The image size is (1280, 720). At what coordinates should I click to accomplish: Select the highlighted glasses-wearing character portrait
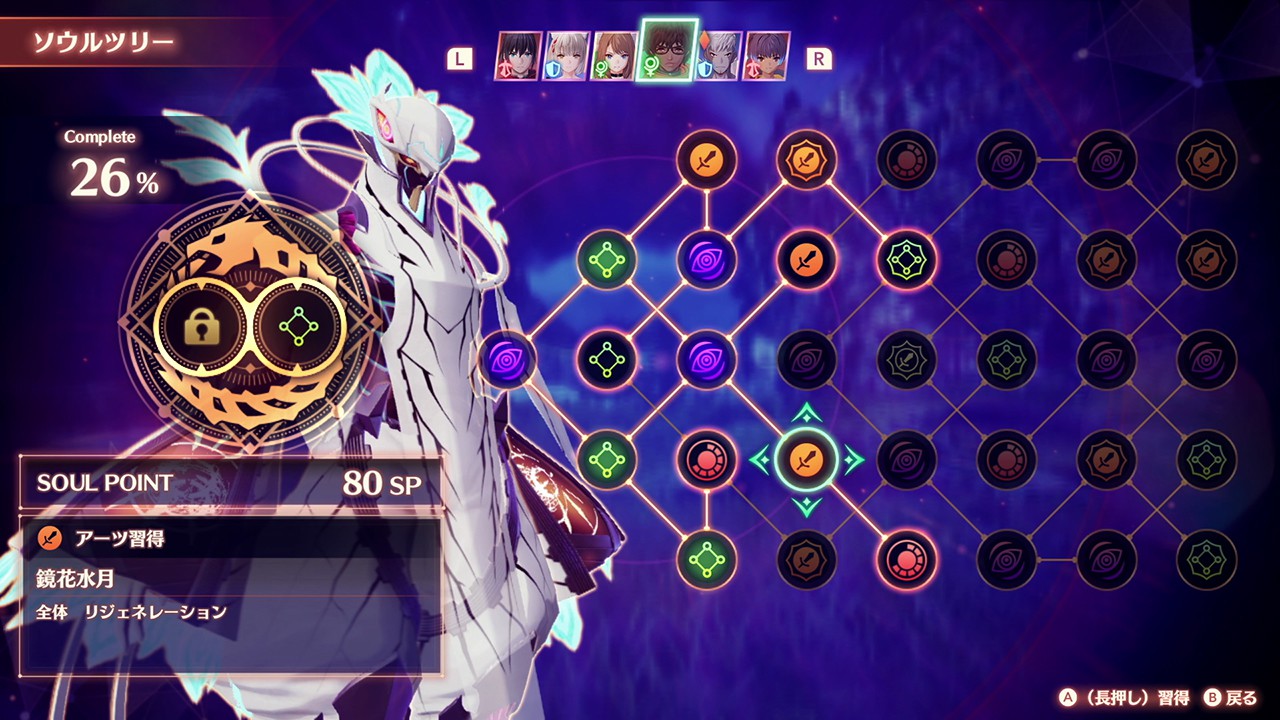pyautogui.click(x=668, y=51)
